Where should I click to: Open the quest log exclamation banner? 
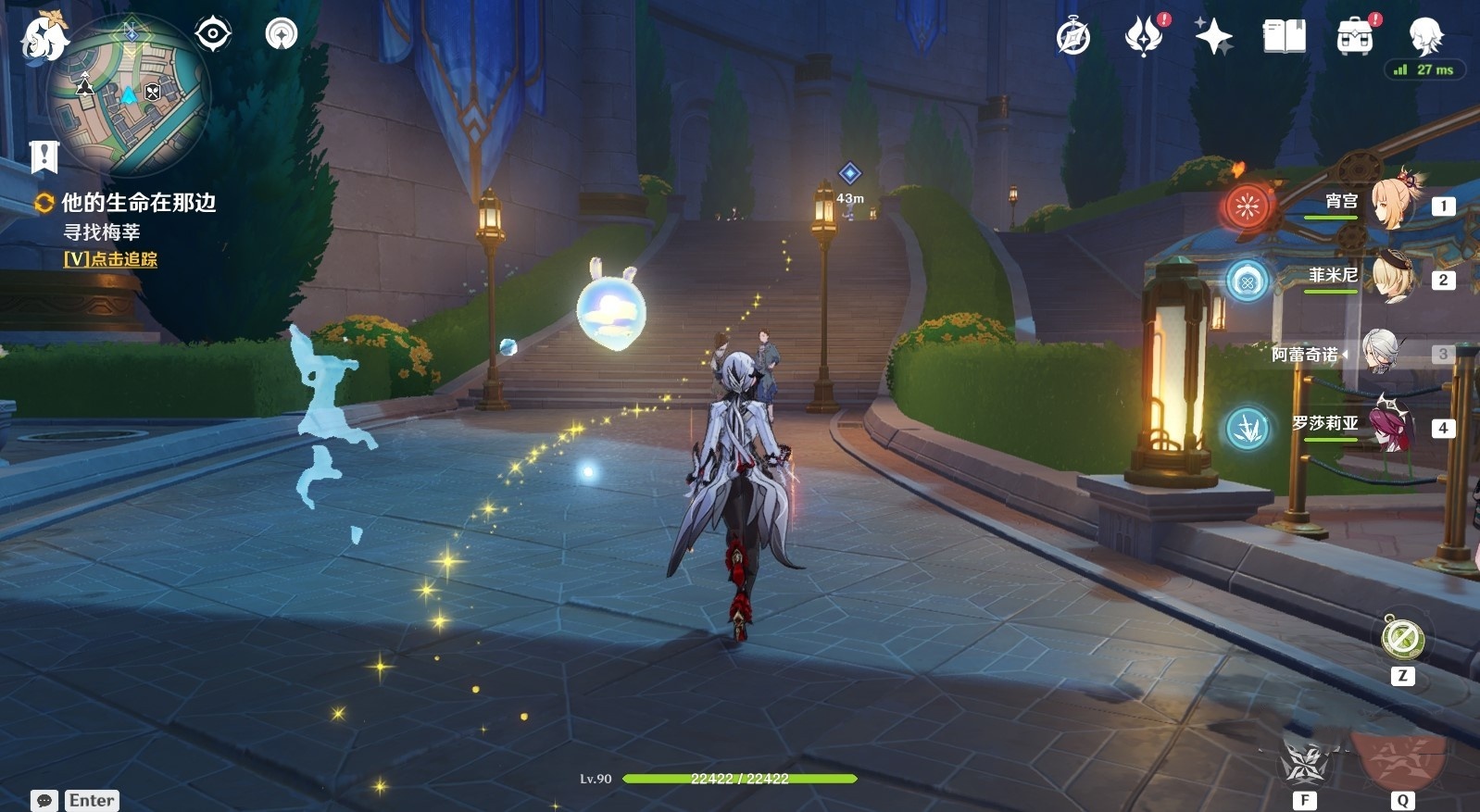(44, 156)
